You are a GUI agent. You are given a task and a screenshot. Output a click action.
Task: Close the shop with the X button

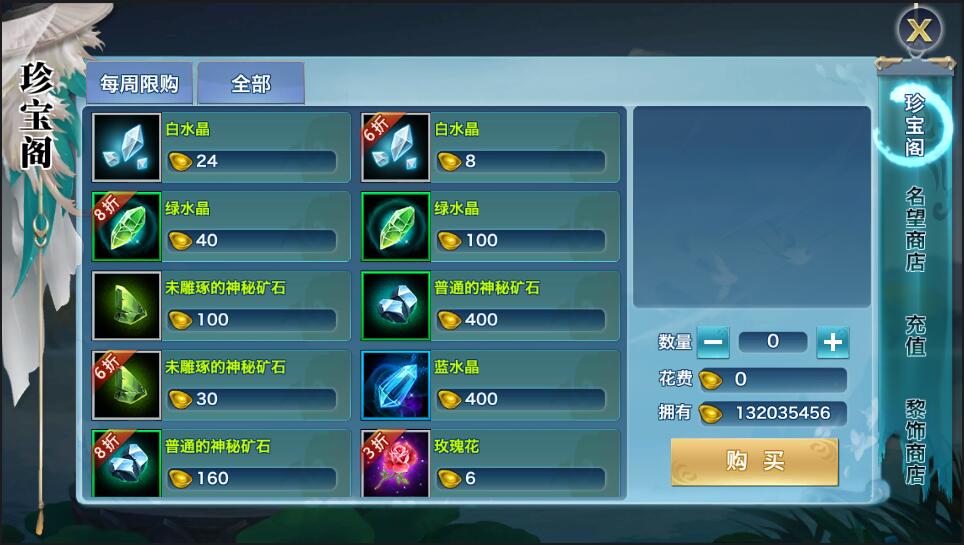[x=919, y=30]
